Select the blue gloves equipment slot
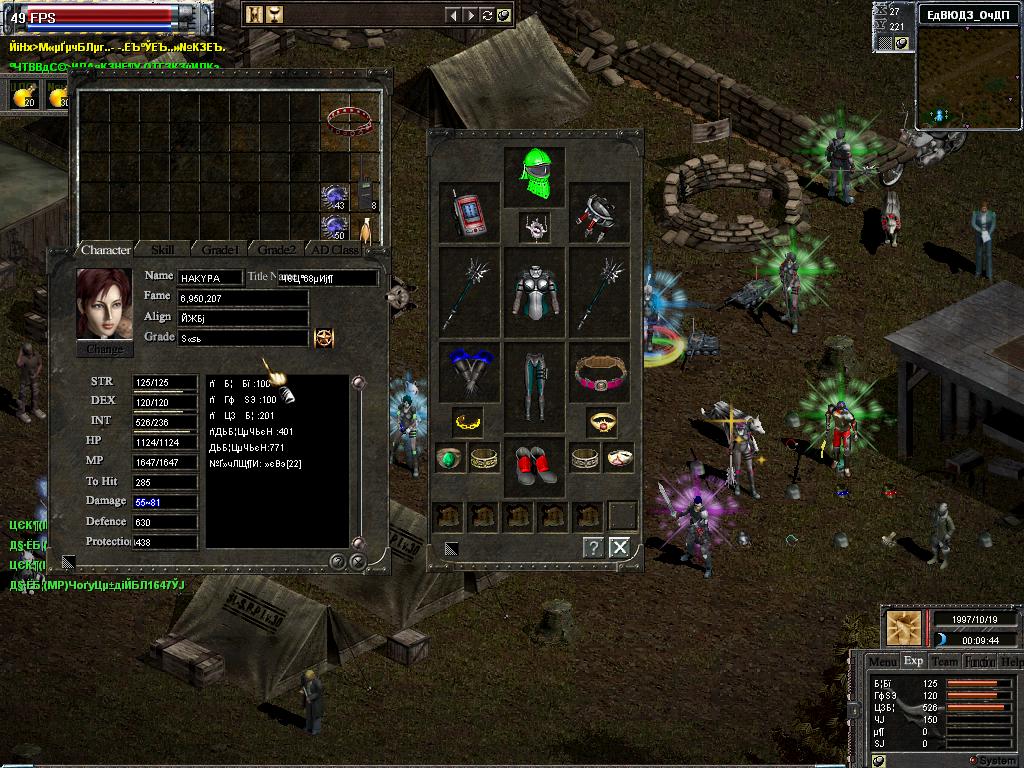The height and width of the screenshot is (768, 1024). (x=468, y=372)
